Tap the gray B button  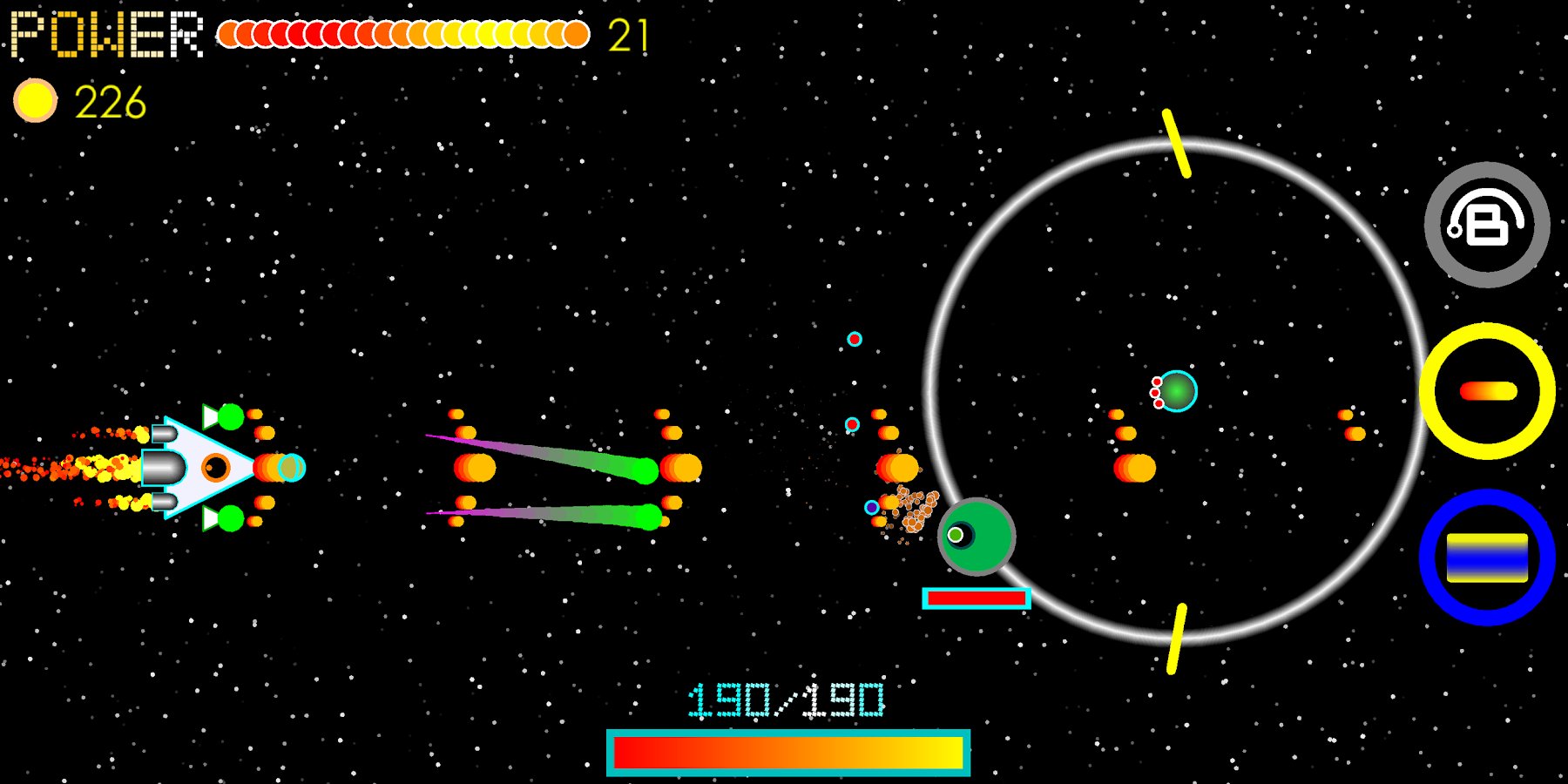pyautogui.click(x=1487, y=225)
